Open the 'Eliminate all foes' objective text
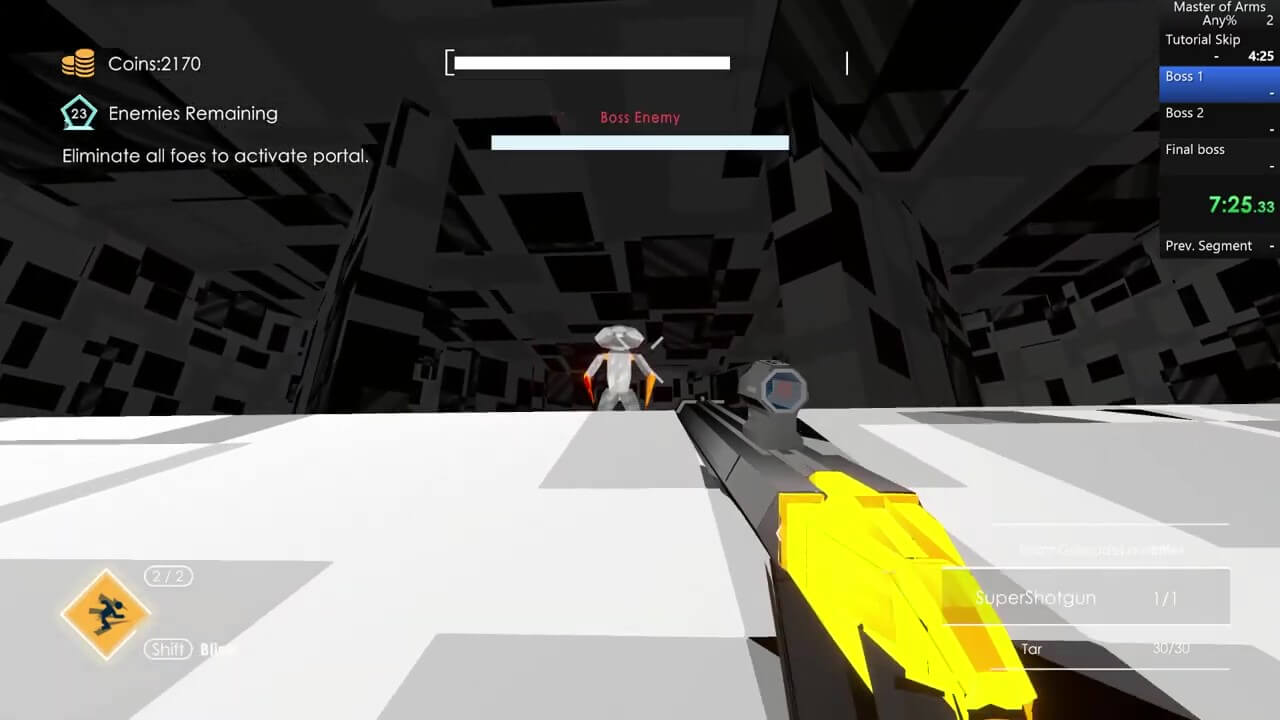 tap(215, 156)
